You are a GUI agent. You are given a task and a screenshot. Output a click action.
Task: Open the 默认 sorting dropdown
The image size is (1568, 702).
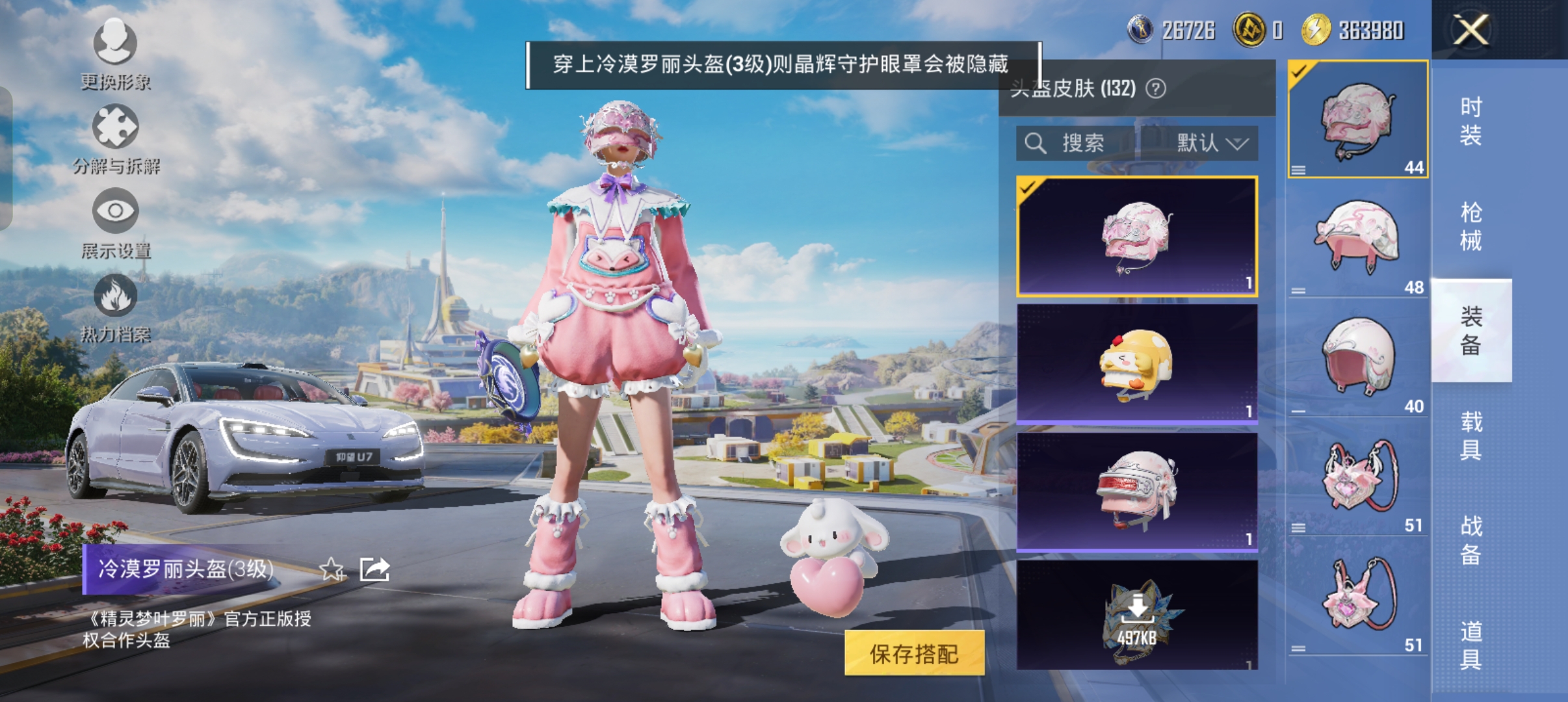pyautogui.click(x=1212, y=144)
